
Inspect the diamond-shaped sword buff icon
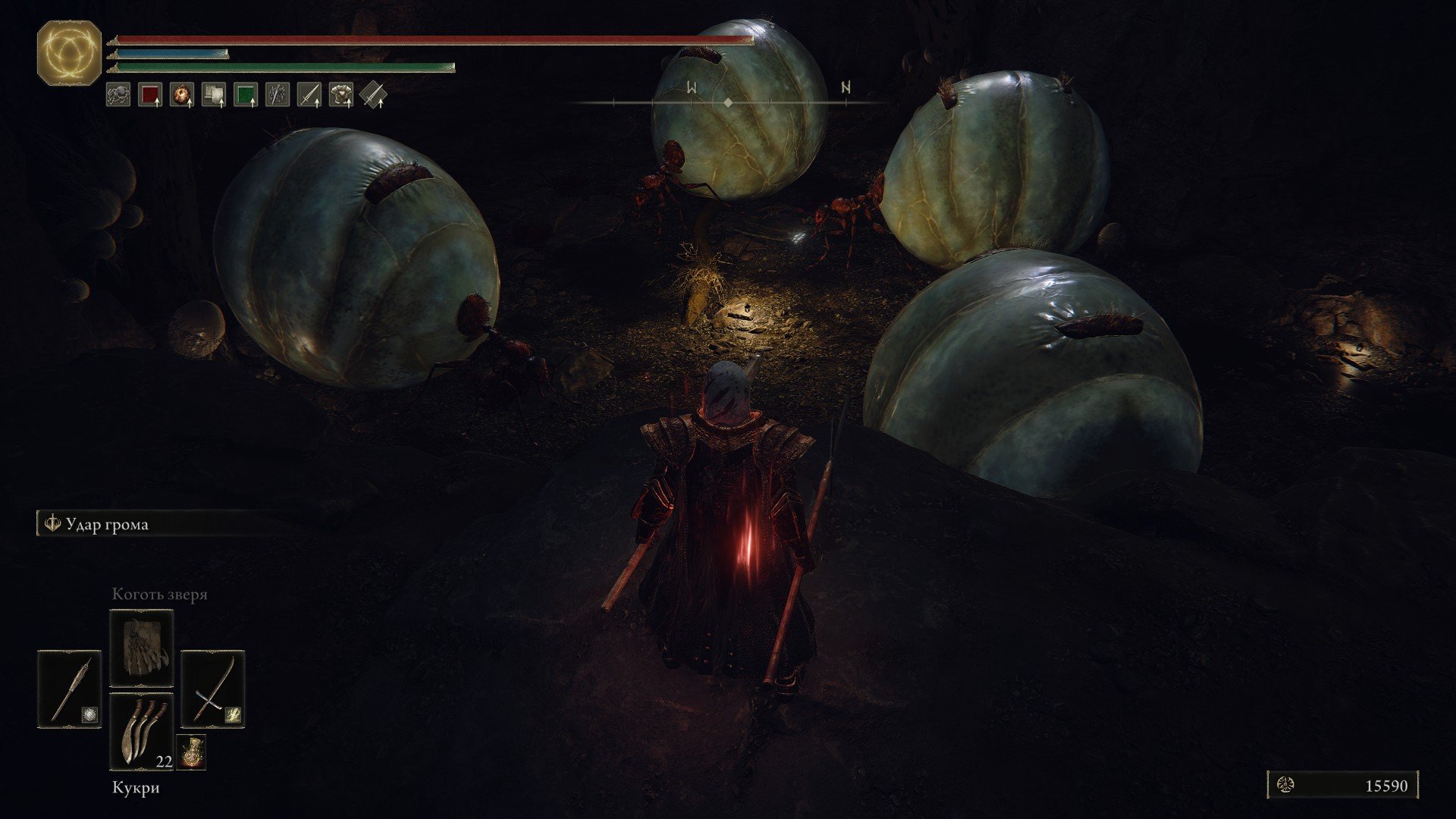coord(373,95)
